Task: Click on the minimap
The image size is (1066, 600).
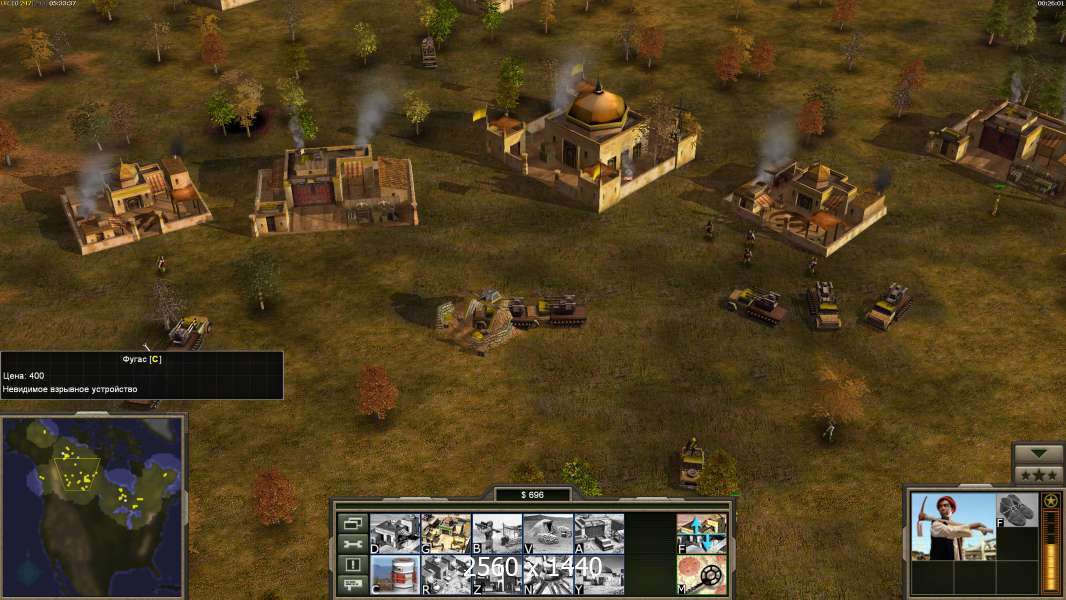Action: (x=93, y=500)
